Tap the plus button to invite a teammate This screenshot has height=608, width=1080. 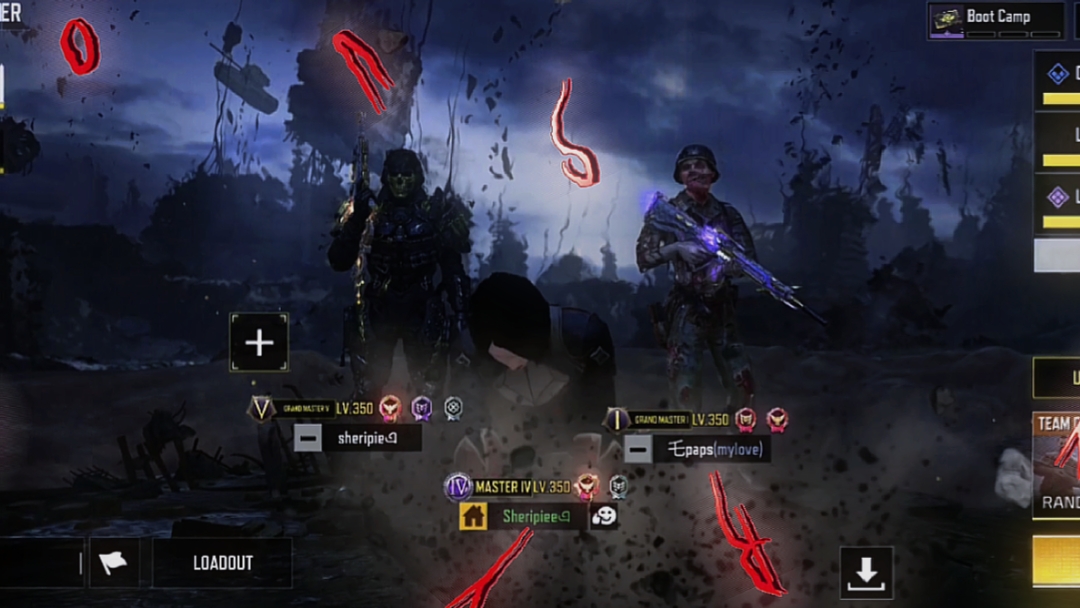tap(259, 343)
